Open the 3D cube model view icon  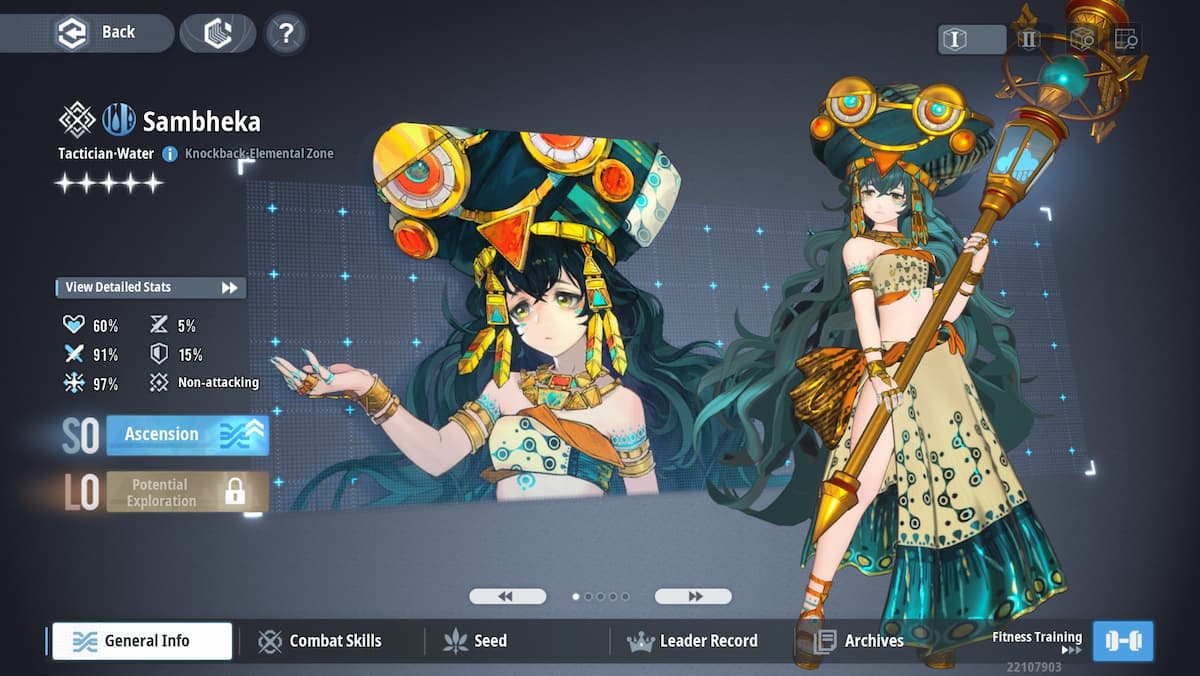pos(1082,39)
